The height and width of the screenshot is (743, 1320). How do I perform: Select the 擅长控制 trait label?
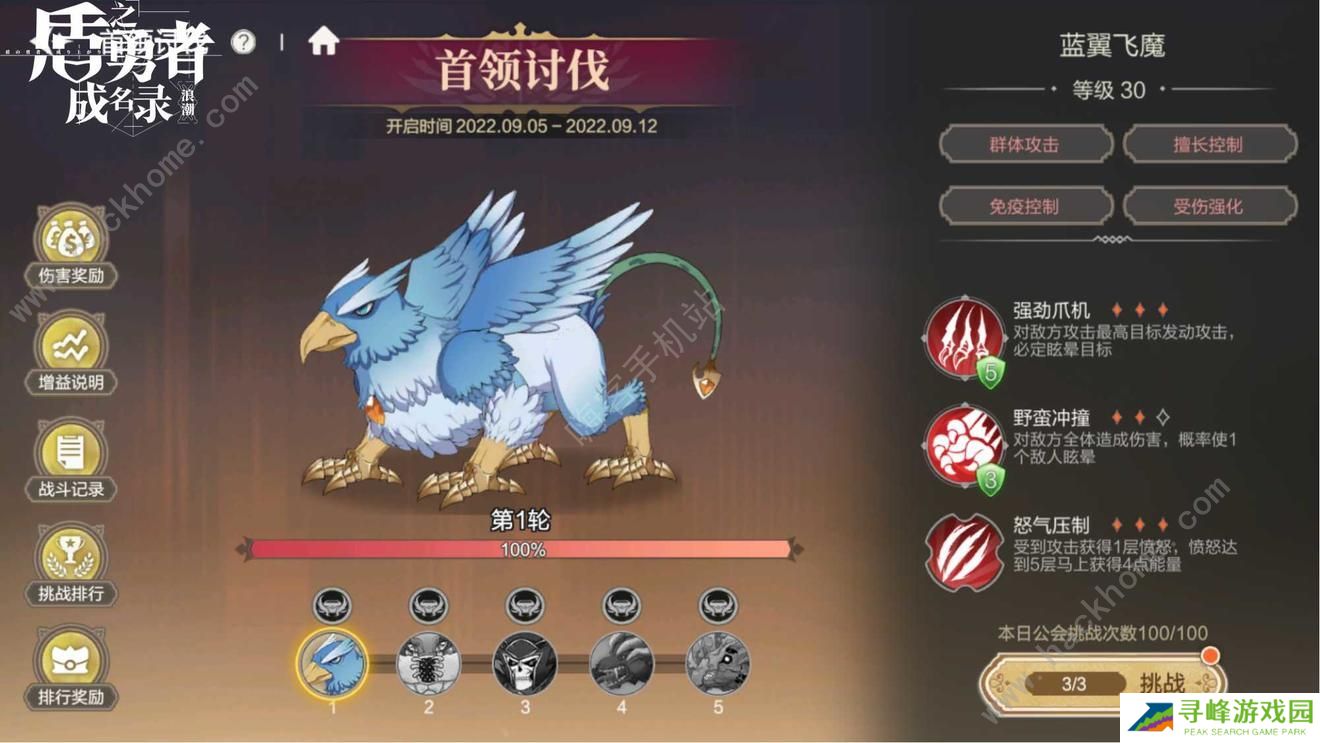[1210, 145]
